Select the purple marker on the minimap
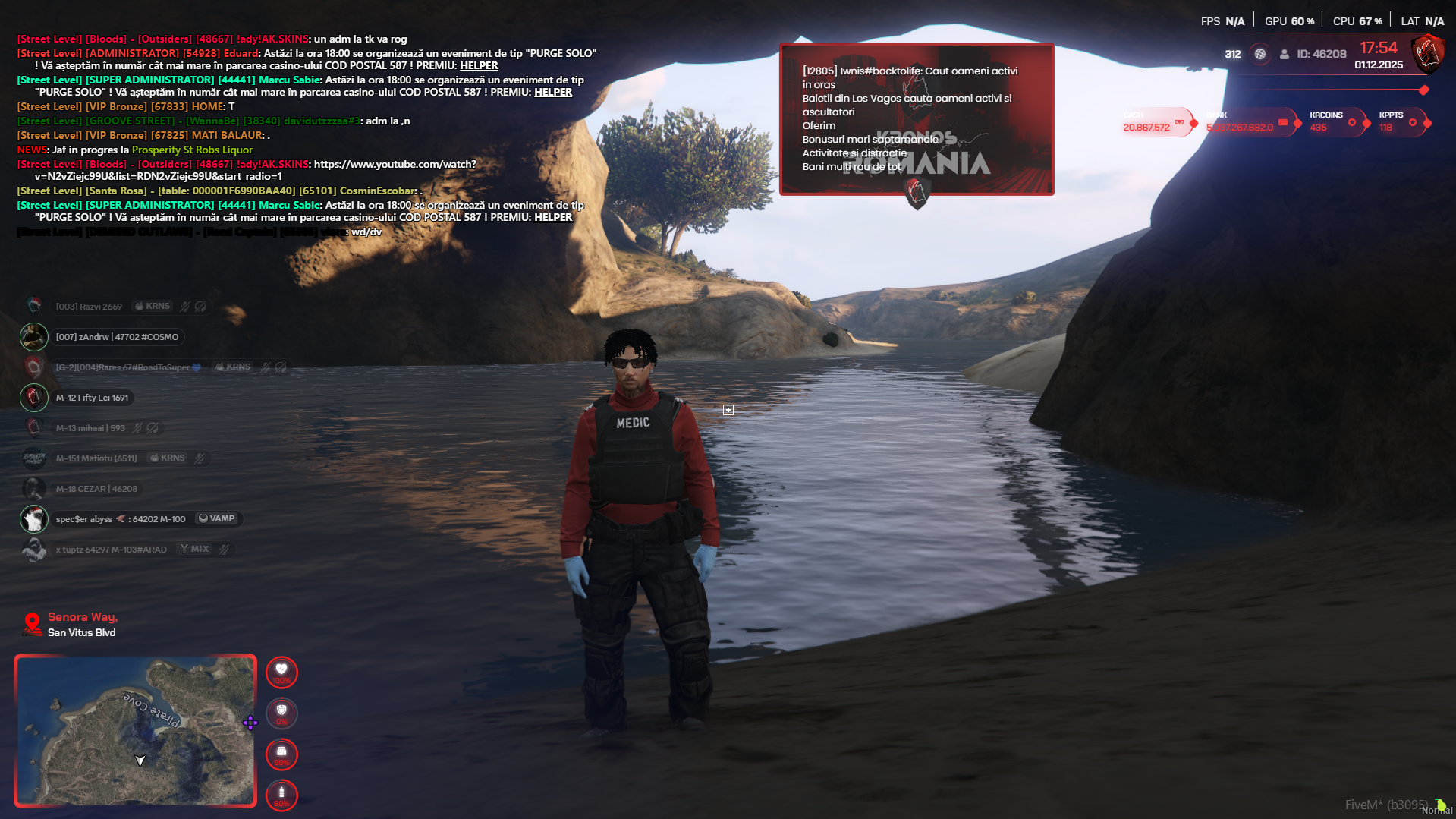 (x=250, y=723)
